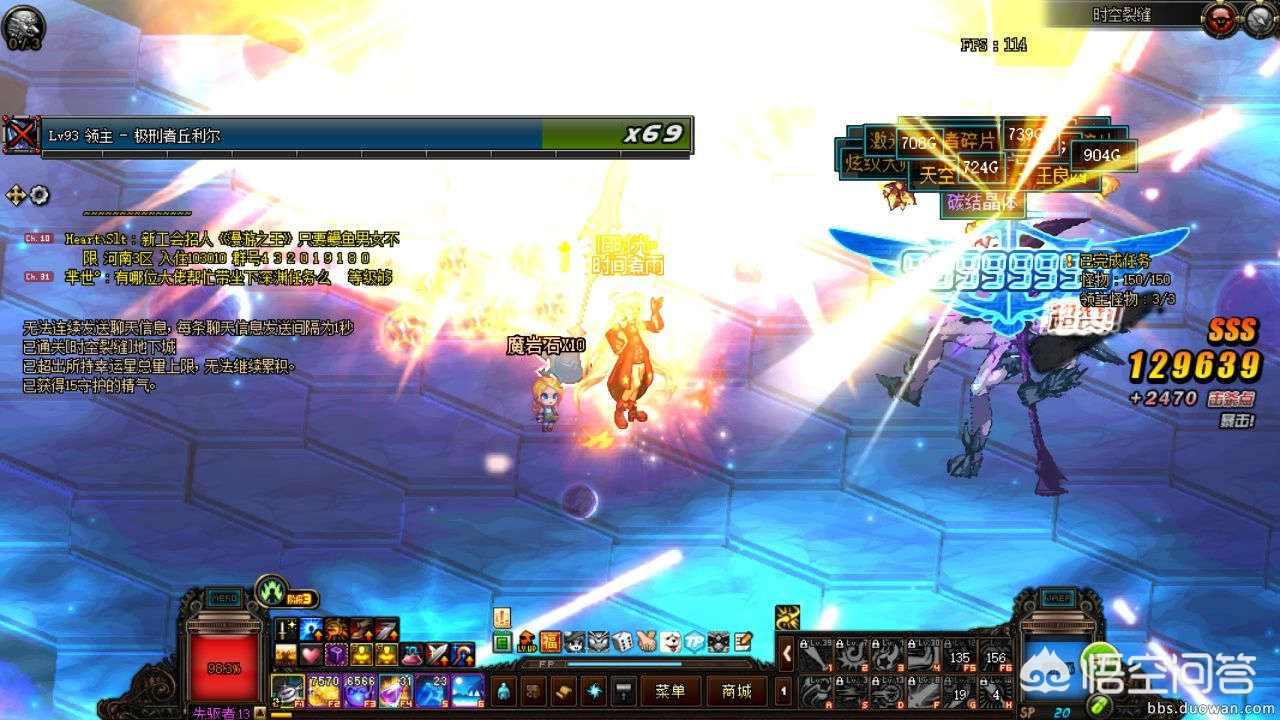The height and width of the screenshot is (720, 1280).
Task: Open the blue TP icon
Action: [694, 642]
